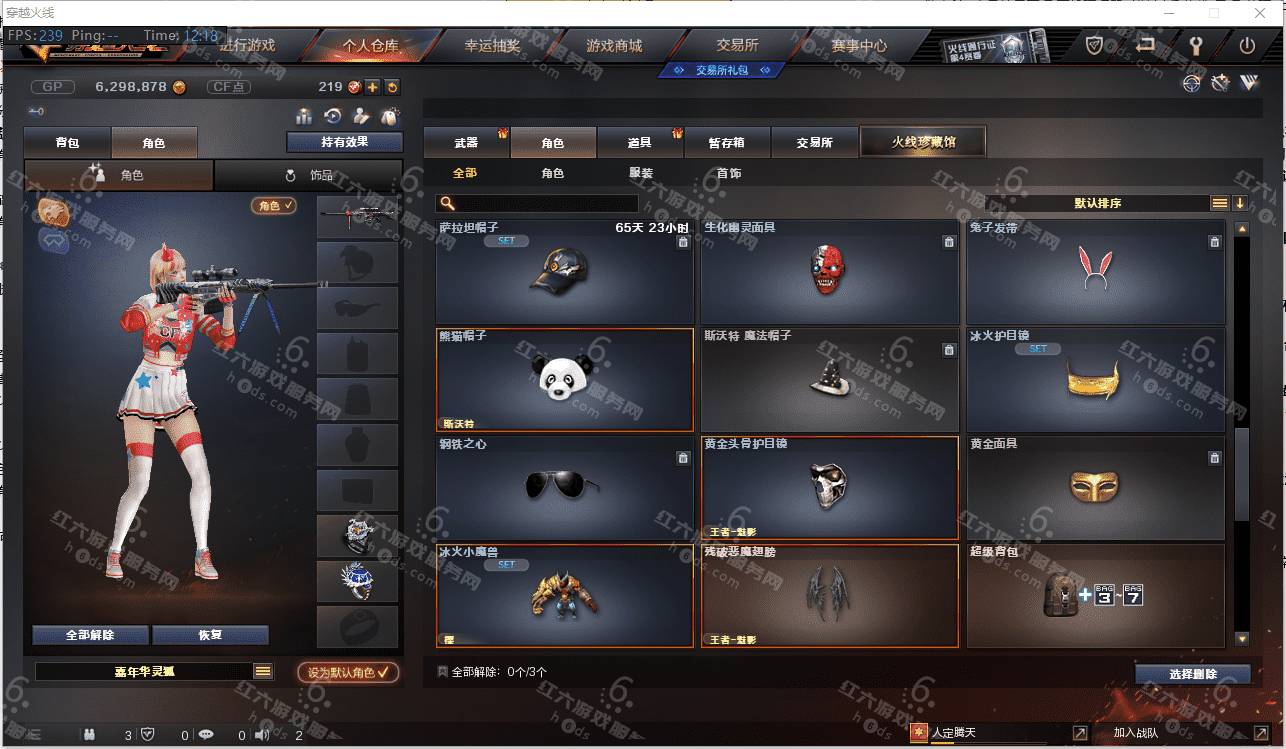This screenshot has width=1286, height=749.
Task: Click the 选择删除 select delete button
Action: click(x=1192, y=674)
